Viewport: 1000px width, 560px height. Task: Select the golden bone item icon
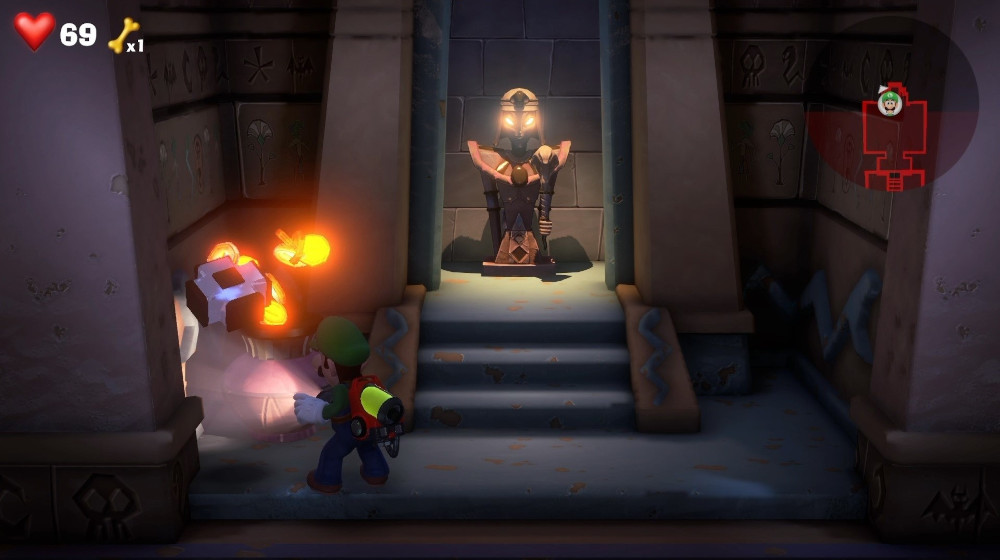(122, 35)
